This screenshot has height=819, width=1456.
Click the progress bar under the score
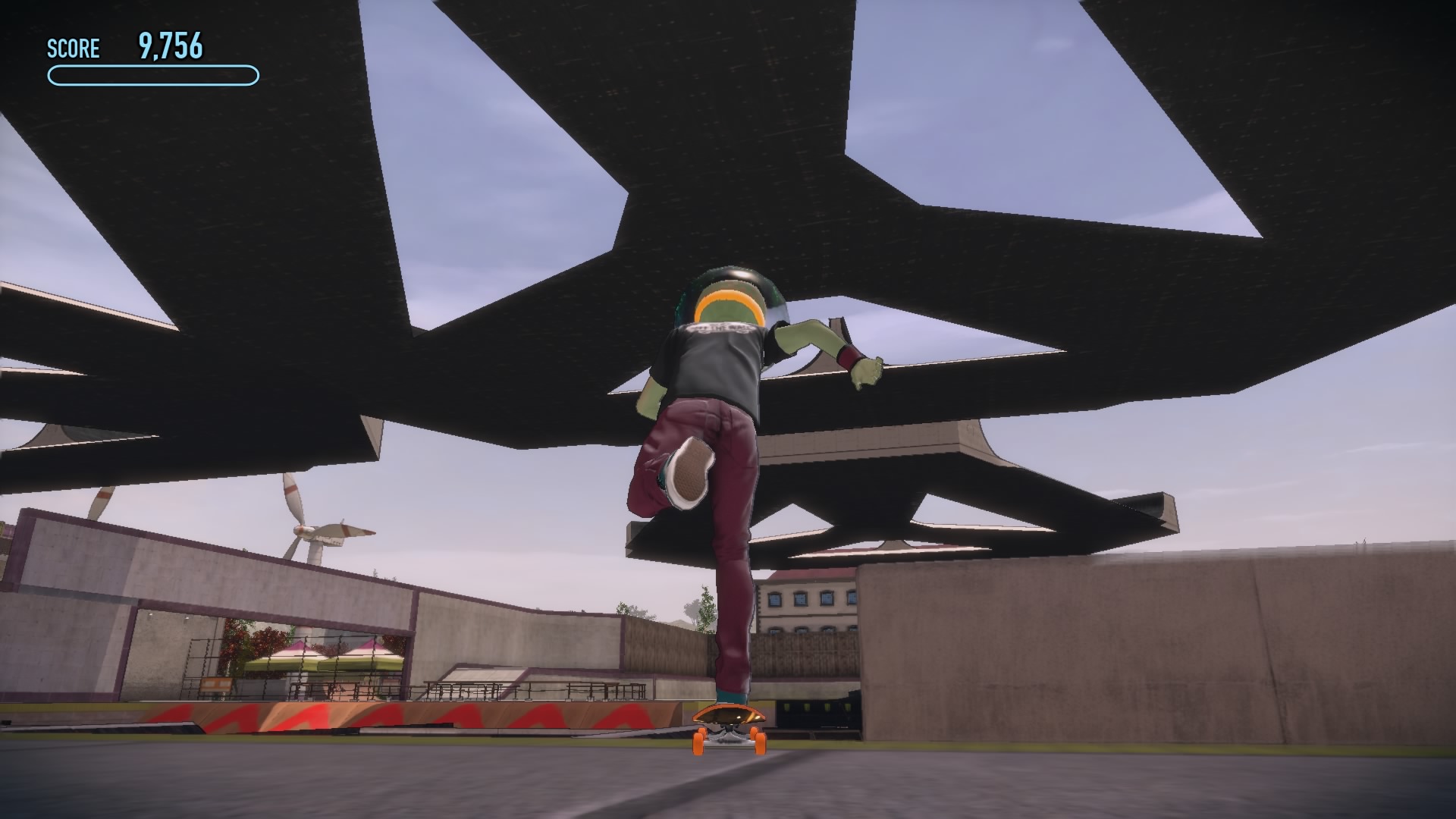152,74
